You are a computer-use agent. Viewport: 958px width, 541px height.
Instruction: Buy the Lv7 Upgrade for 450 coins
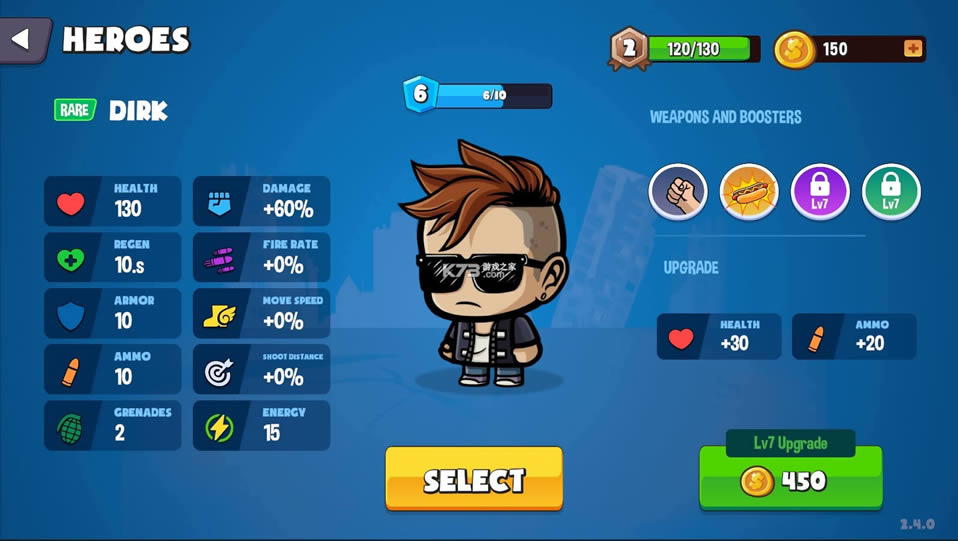pos(790,480)
